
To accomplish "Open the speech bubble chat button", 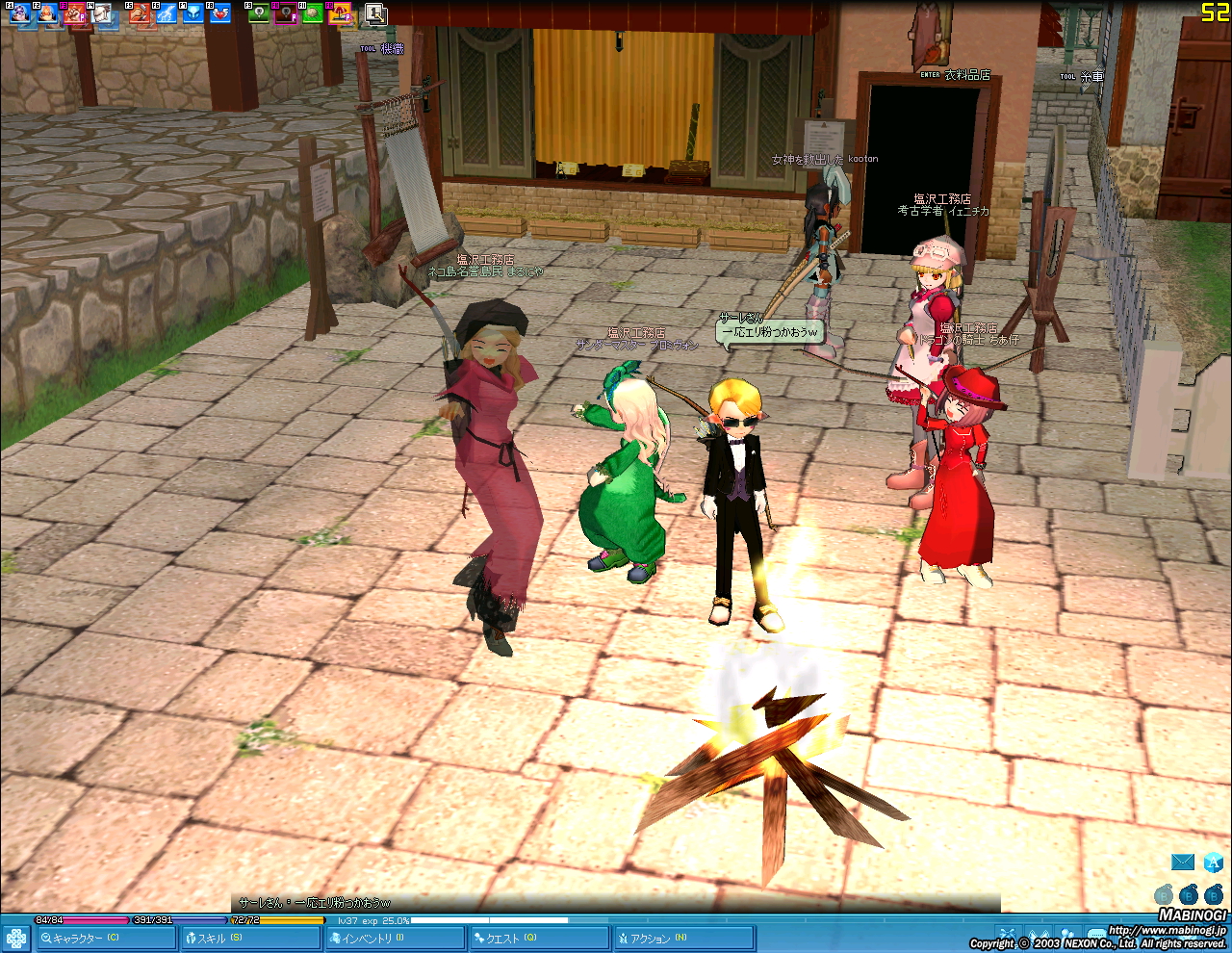I will [1097, 936].
